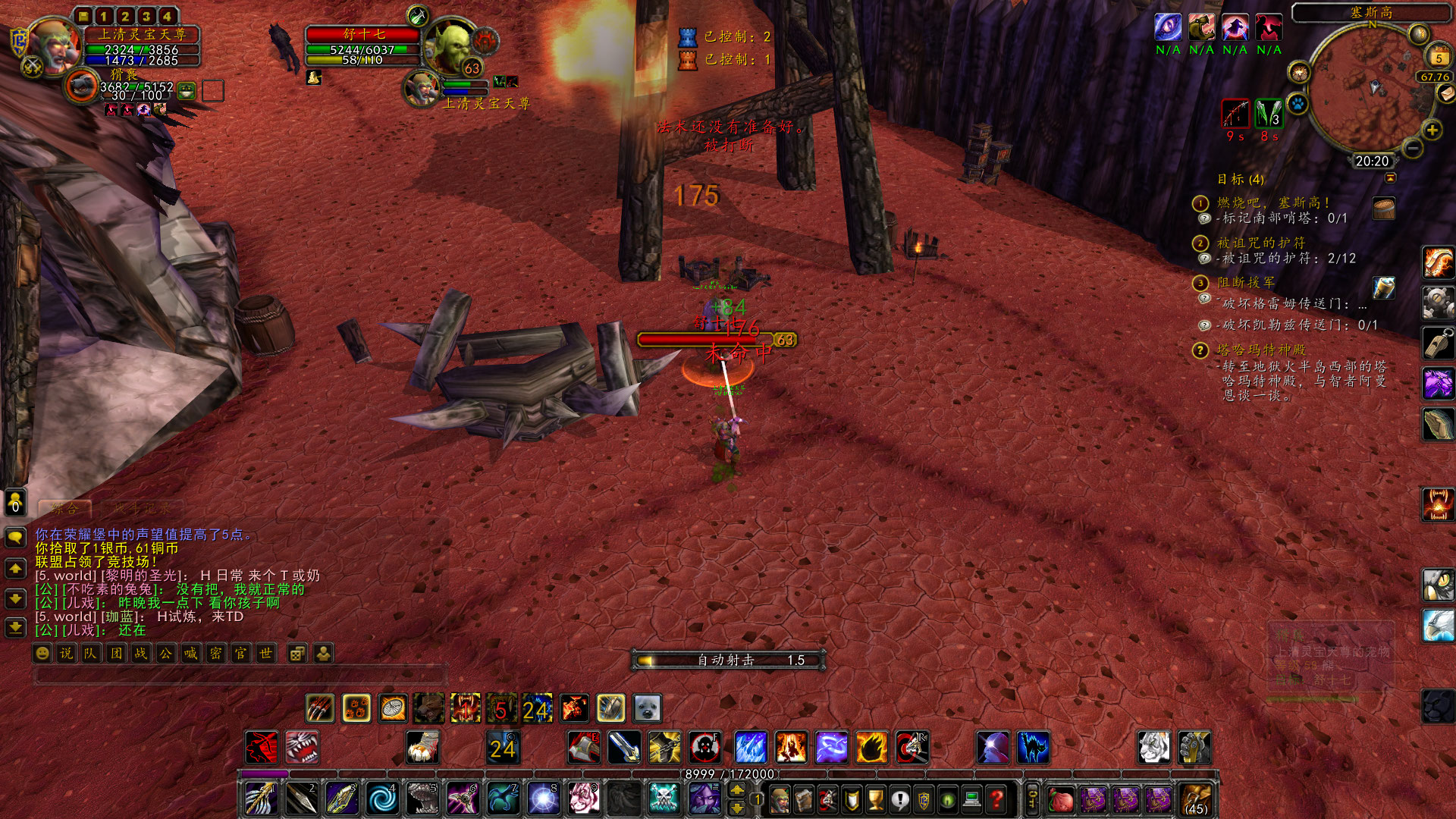Click the 公 guild chat button

click(165, 653)
